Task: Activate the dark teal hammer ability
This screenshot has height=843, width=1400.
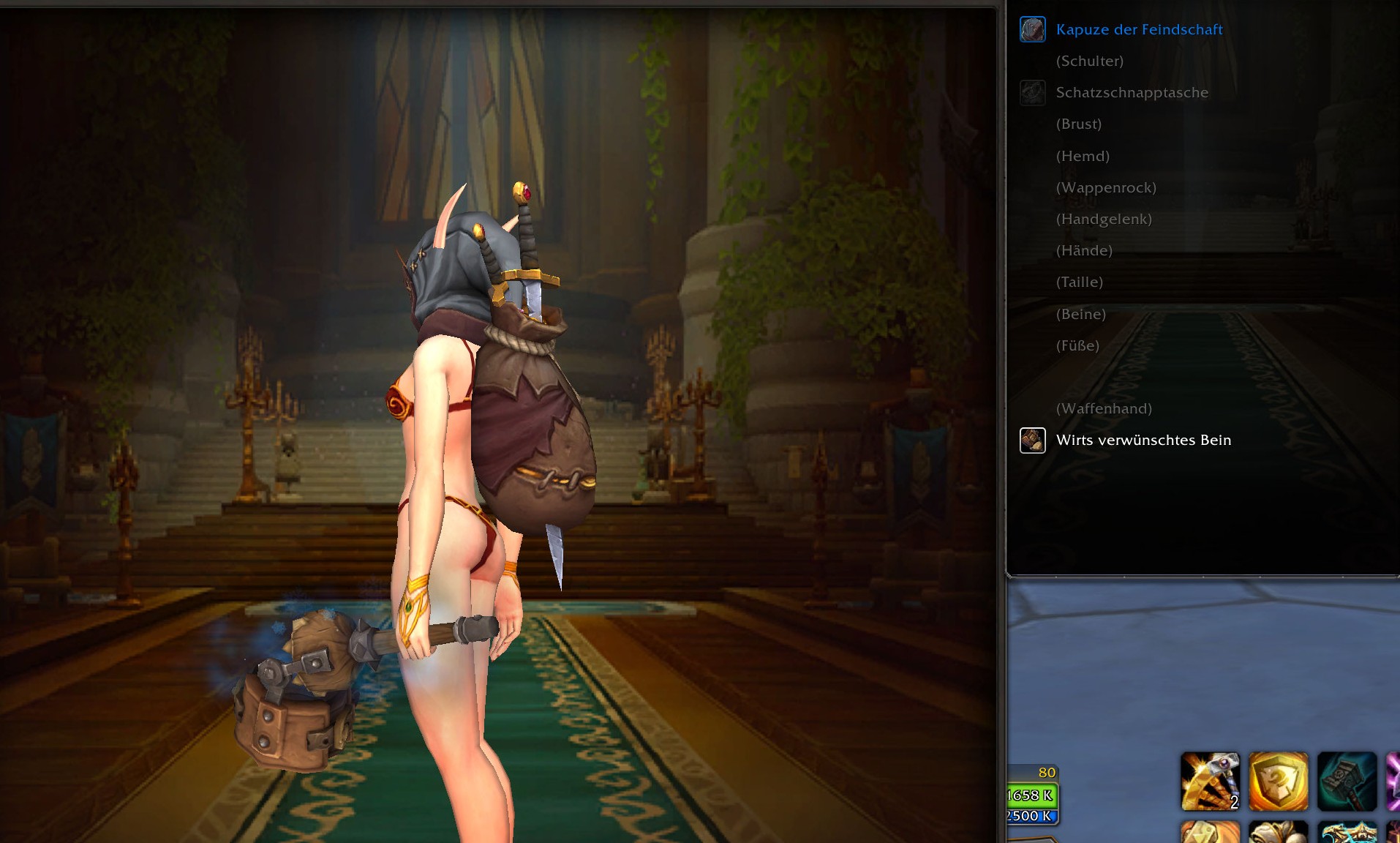Action: 1347,781
